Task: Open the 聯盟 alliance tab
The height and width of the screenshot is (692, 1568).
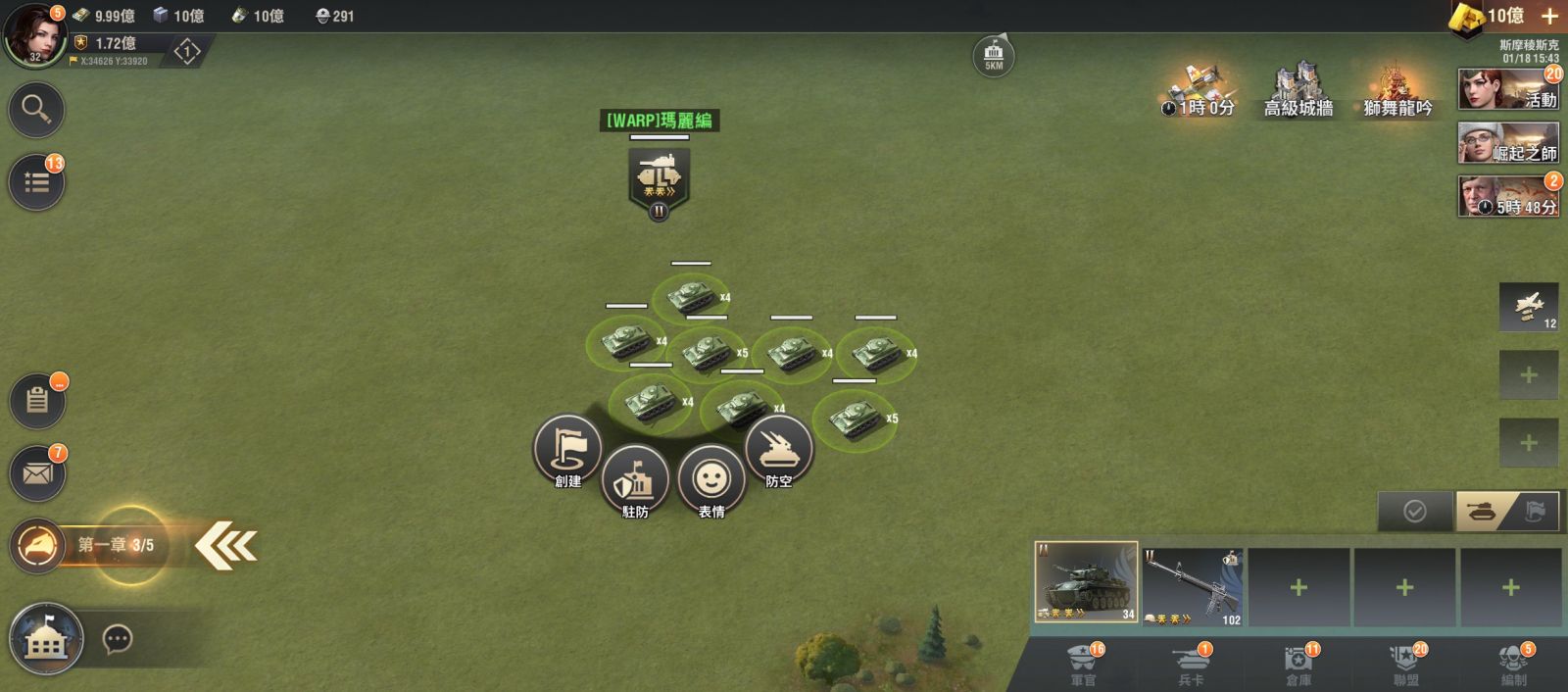Action: click(1406, 665)
